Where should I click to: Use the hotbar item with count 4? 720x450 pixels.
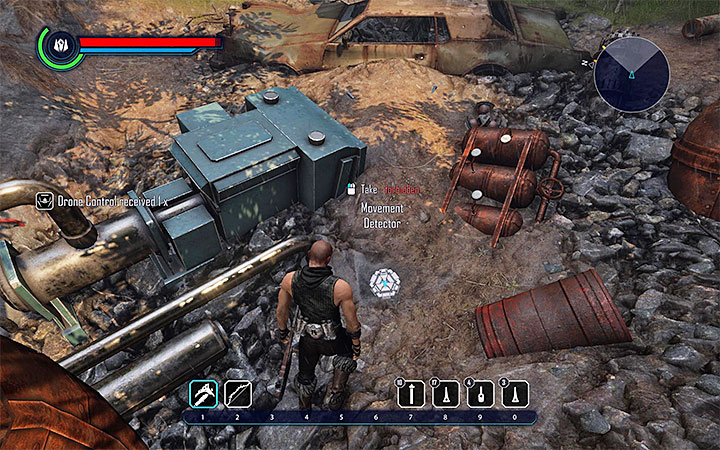(478, 395)
